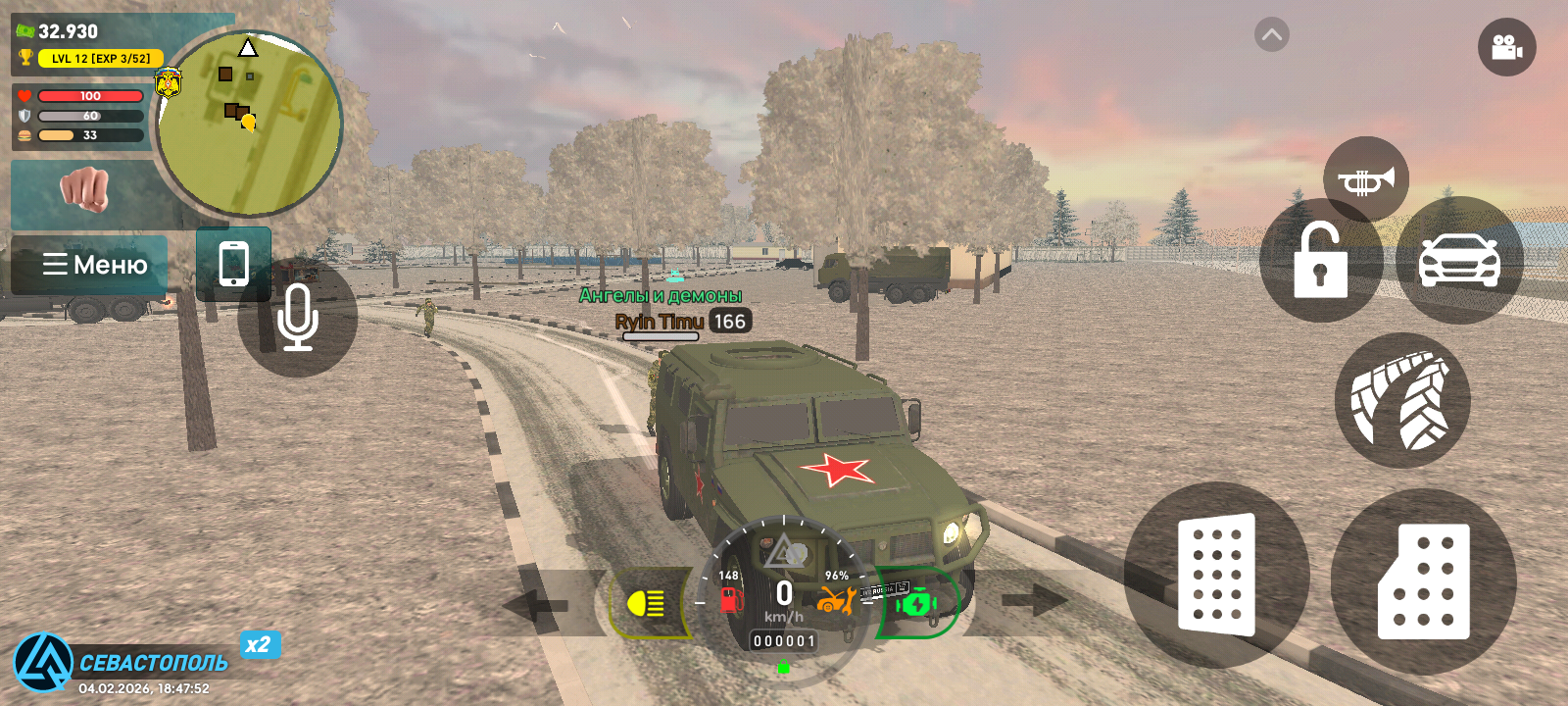Screen dimensions: 1568x706
Task: Open the smartphone icon
Action: point(233,264)
